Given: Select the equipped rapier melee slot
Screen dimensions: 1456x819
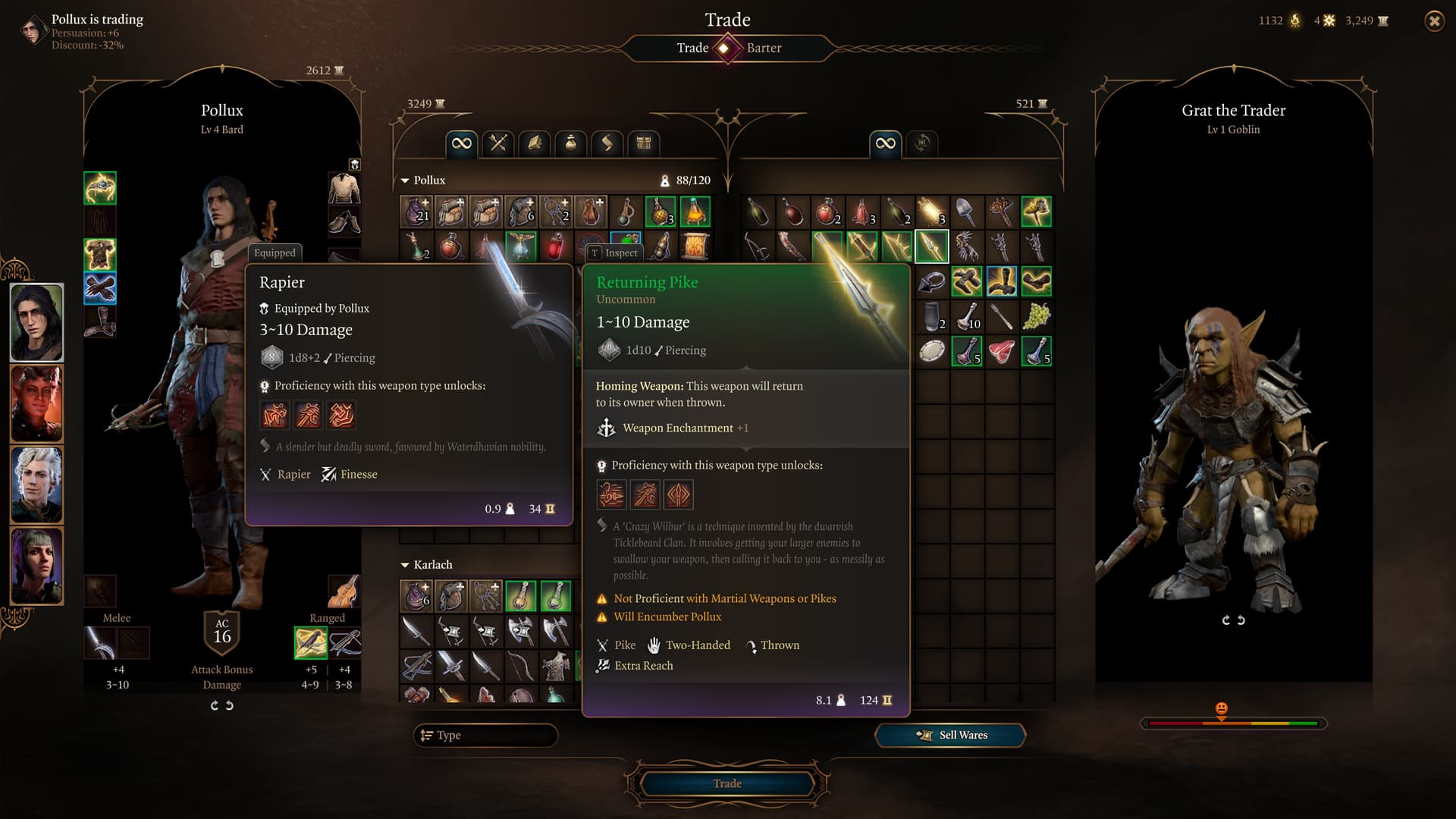Looking at the screenshot, I should pos(100,643).
